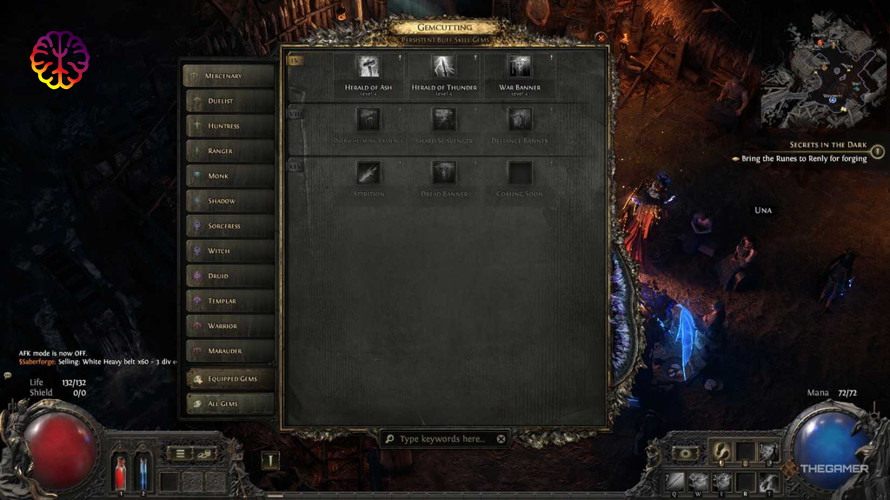Close the Gemcutting window
This screenshot has width=890, height=500.
tap(601, 38)
